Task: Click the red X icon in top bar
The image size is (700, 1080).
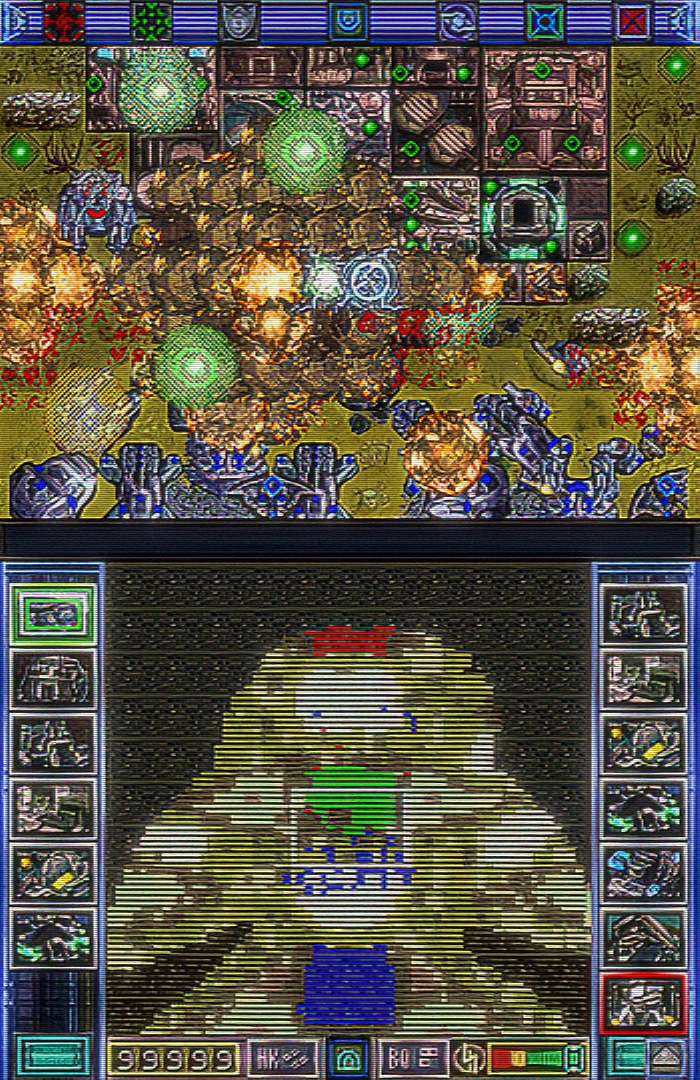Action: point(632,20)
